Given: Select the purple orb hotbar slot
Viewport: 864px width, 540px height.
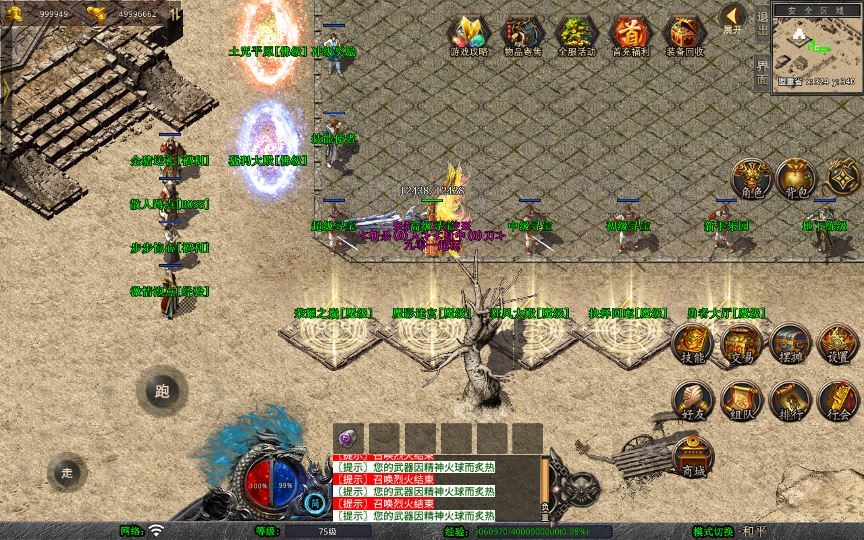Looking at the screenshot, I should click(x=348, y=438).
